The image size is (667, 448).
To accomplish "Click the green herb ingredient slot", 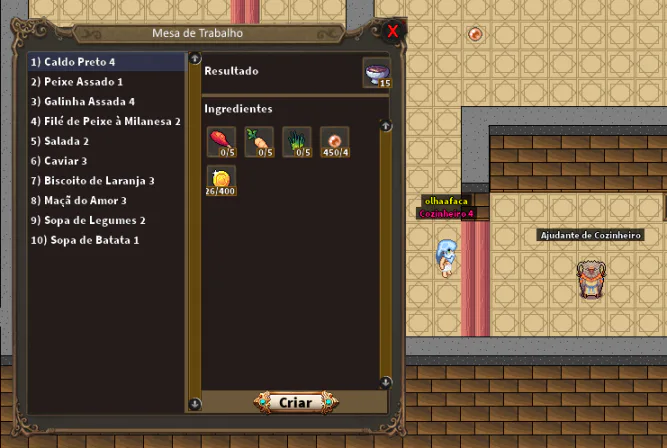I will point(297,142).
